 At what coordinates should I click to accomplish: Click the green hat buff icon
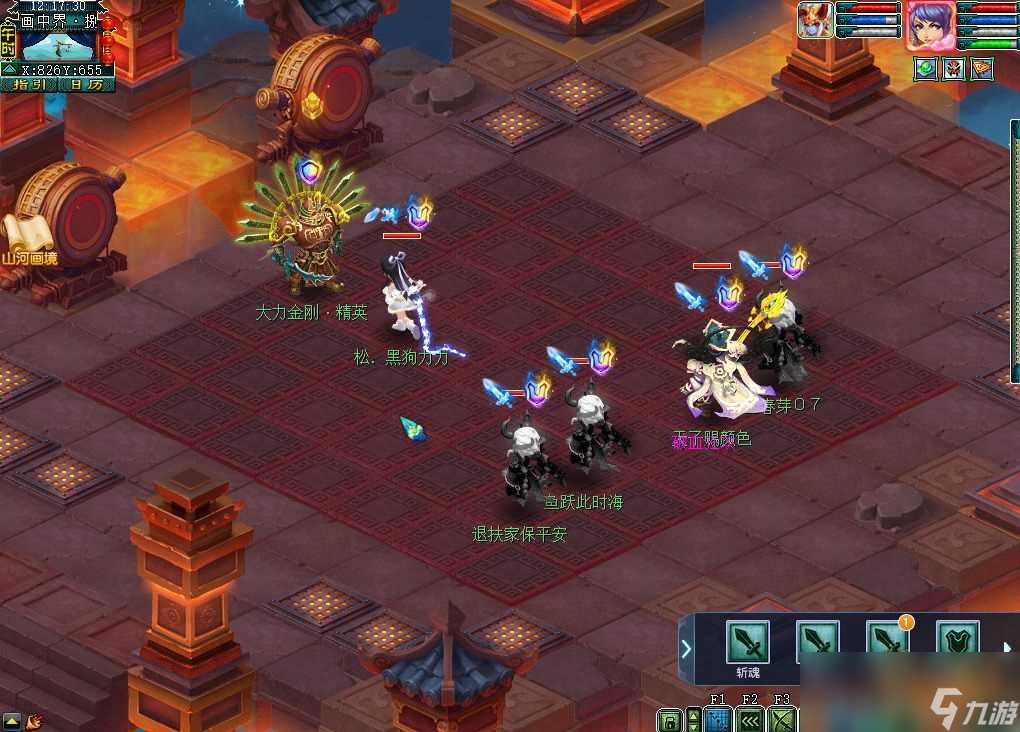pyautogui.click(x=925, y=68)
